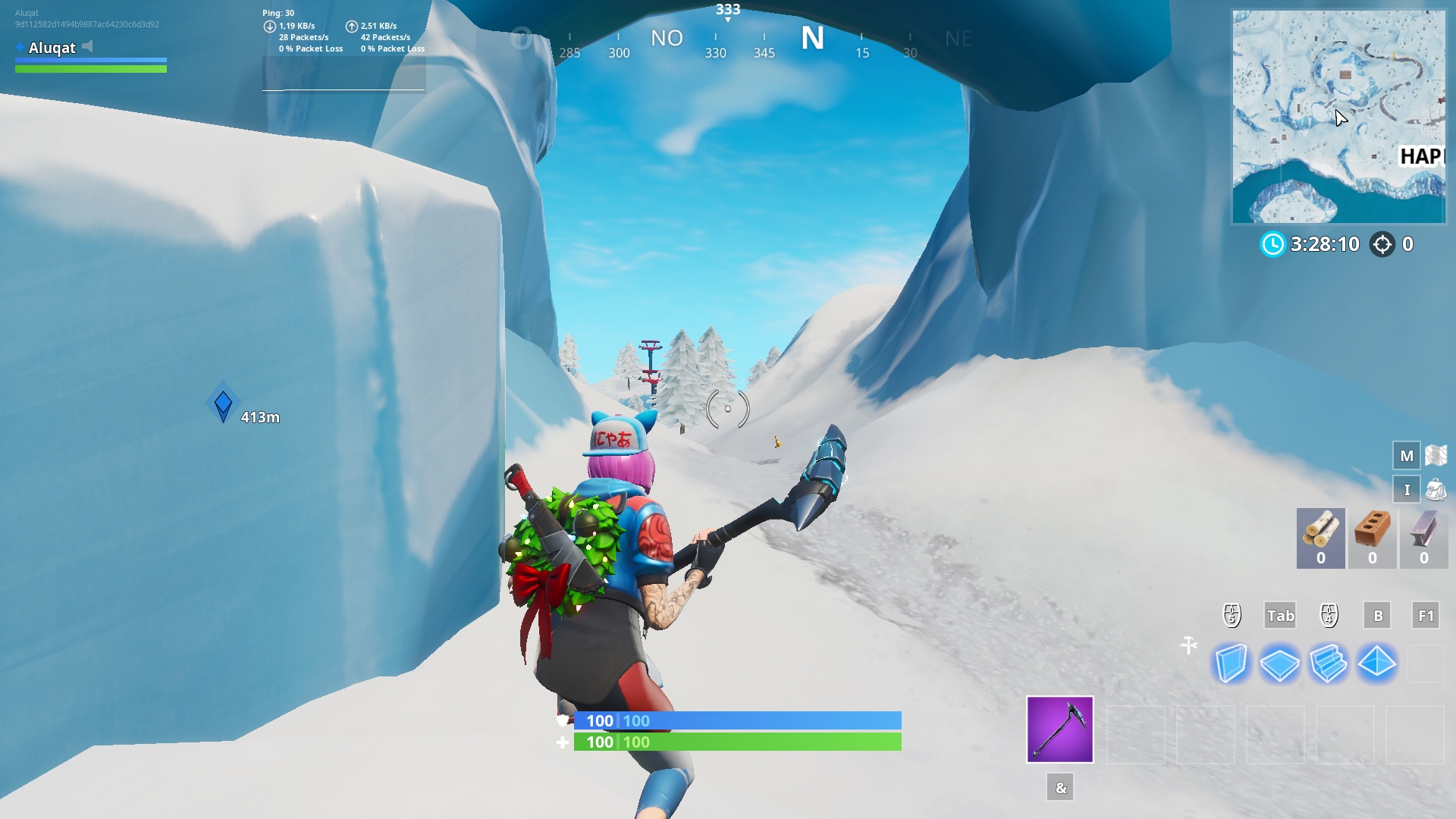Click the match timer showing 3:28:10
The image size is (1456, 819).
(1323, 244)
